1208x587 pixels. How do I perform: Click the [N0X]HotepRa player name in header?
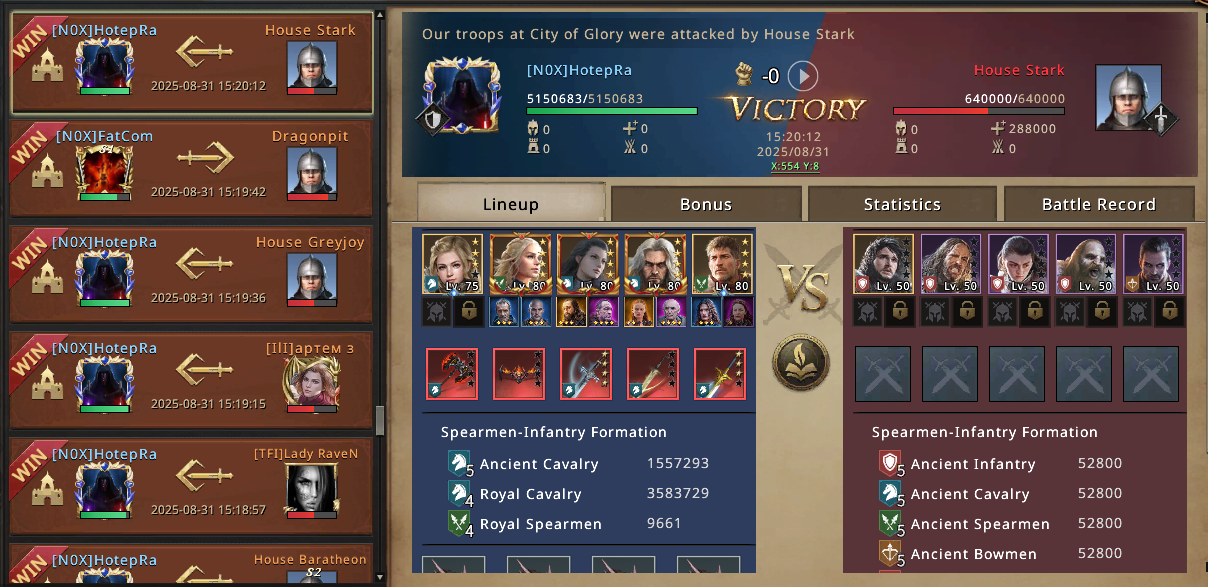pos(579,70)
